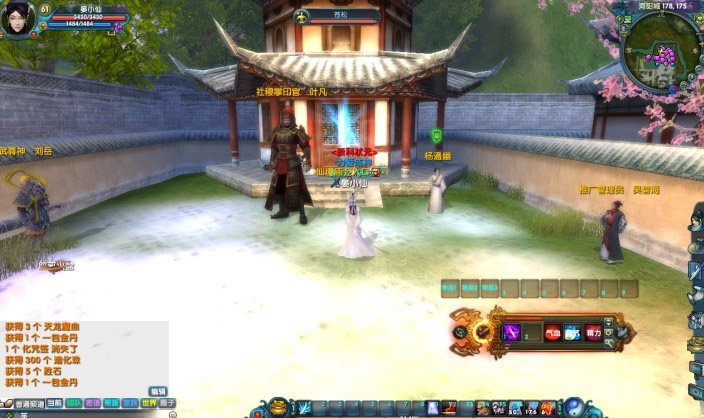Switch to the 组队 team chat tab

click(74, 403)
